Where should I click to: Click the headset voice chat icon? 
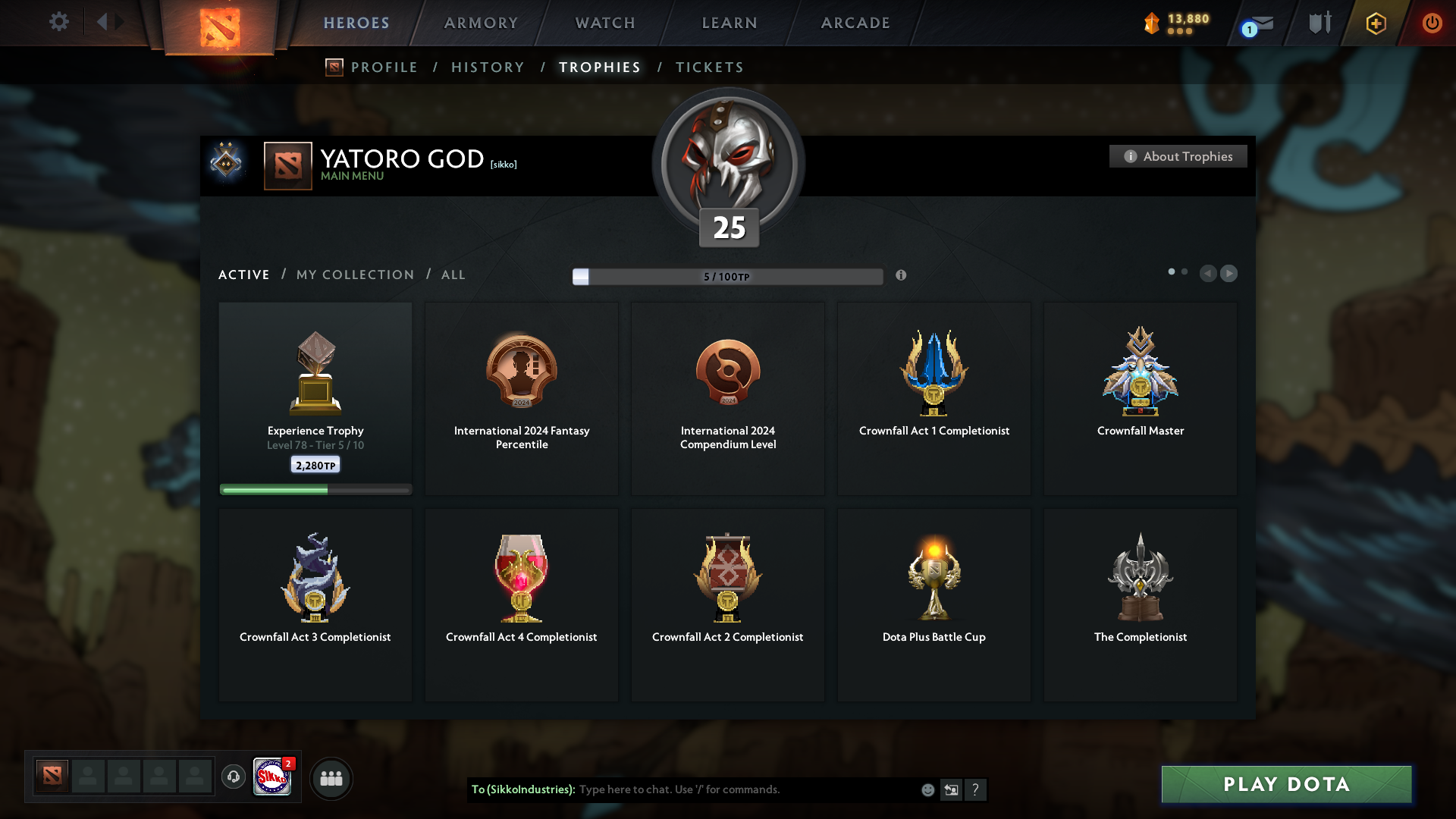(x=234, y=777)
